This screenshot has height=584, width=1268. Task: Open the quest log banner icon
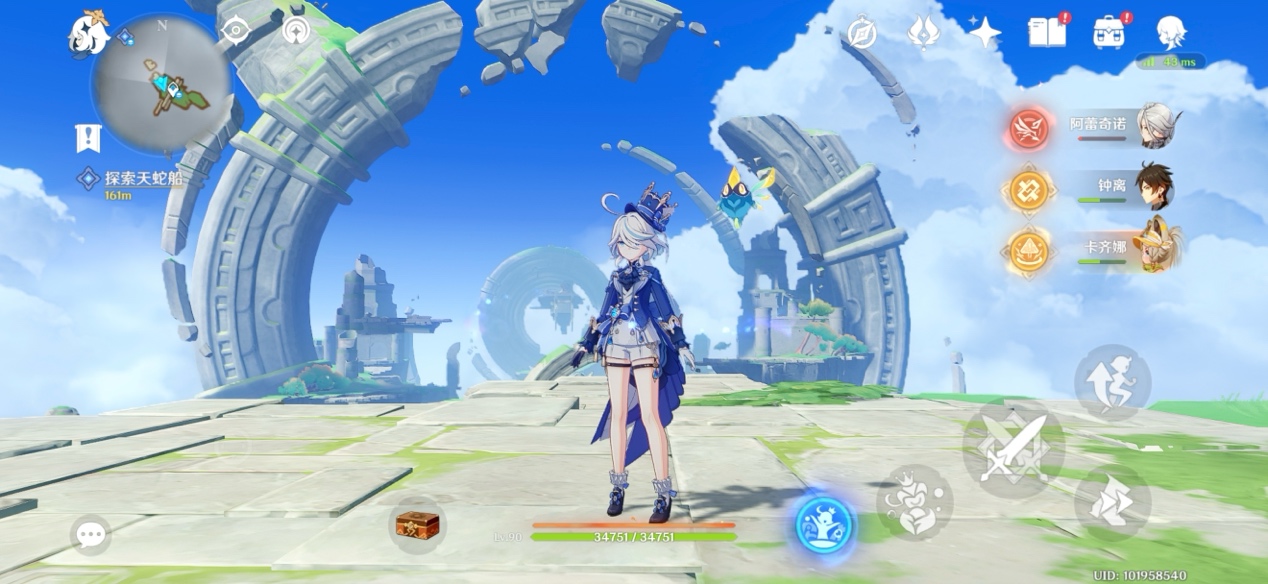[x=88, y=137]
